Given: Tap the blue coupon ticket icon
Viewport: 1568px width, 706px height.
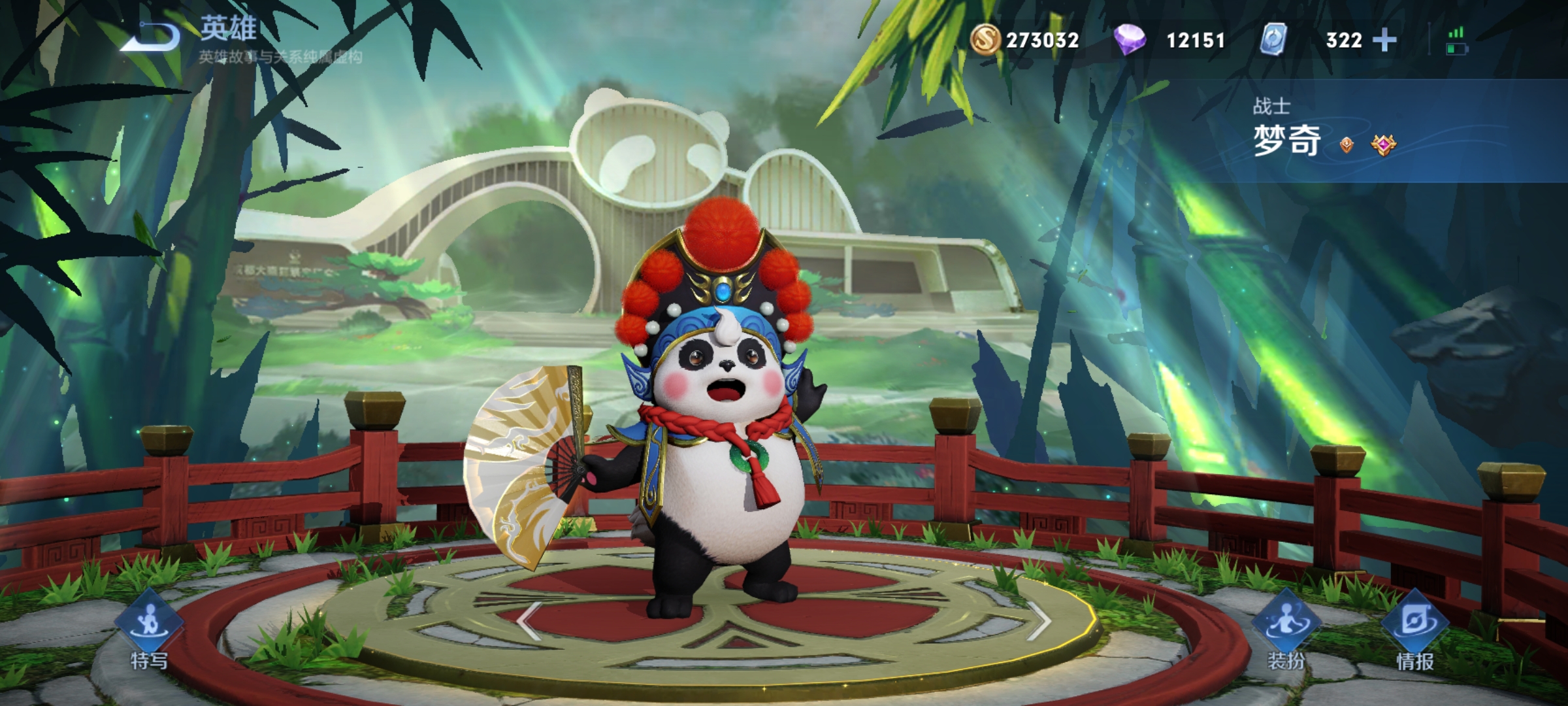Looking at the screenshot, I should [x=1273, y=39].
